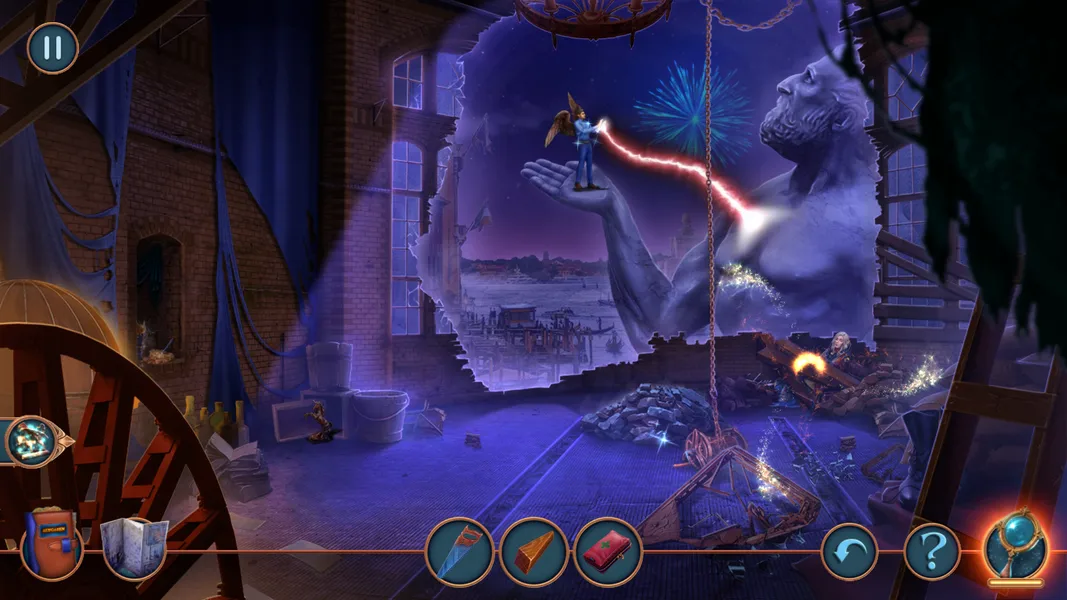Image resolution: width=1067 pixels, height=600 pixels.
Task: Pause the game with the round pause button
Action: click(x=52, y=48)
